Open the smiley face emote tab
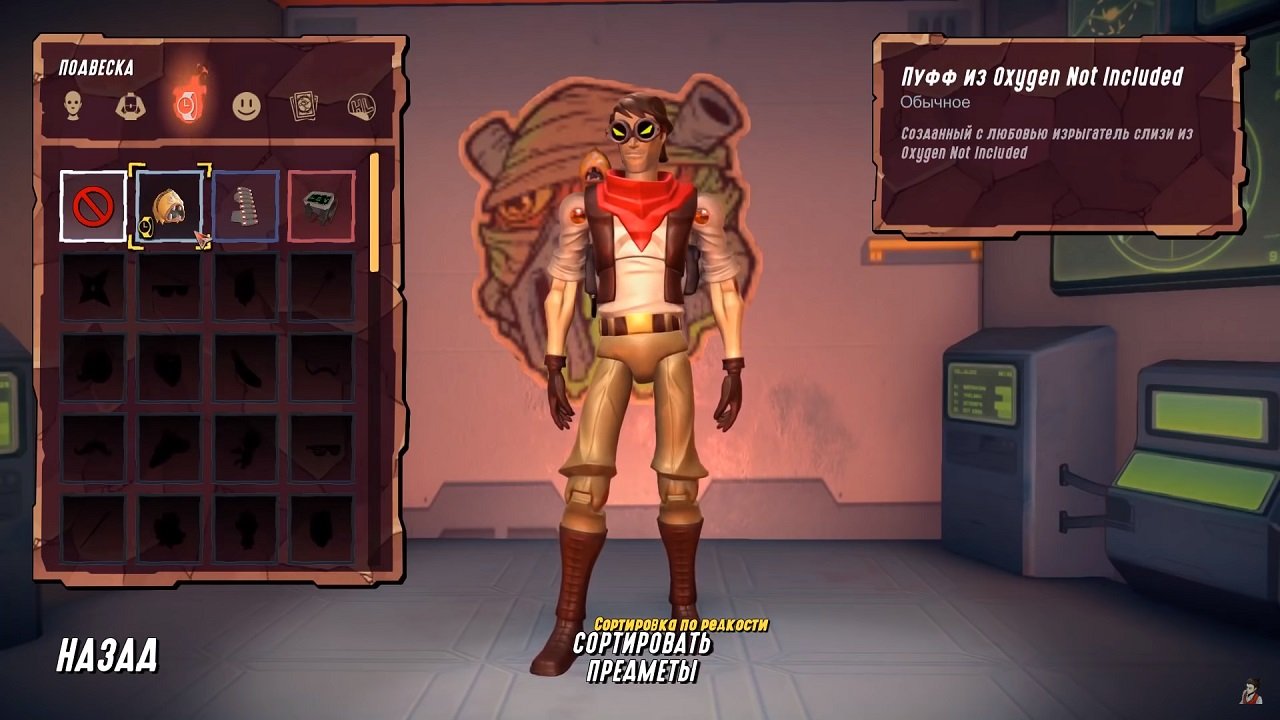1280x720 pixels. (x=246, y=106)
